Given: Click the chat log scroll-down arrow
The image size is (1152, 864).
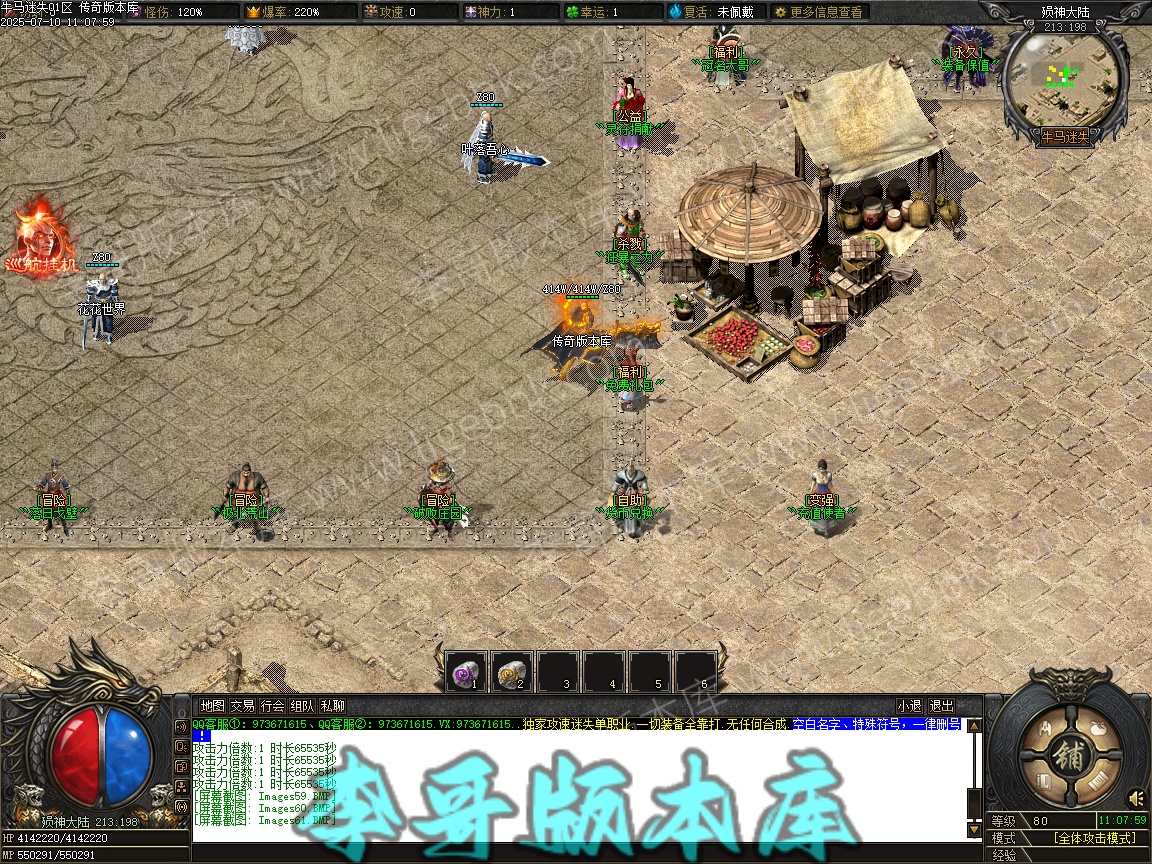Looking at the screenshot, I should click(x=974, y=829).
